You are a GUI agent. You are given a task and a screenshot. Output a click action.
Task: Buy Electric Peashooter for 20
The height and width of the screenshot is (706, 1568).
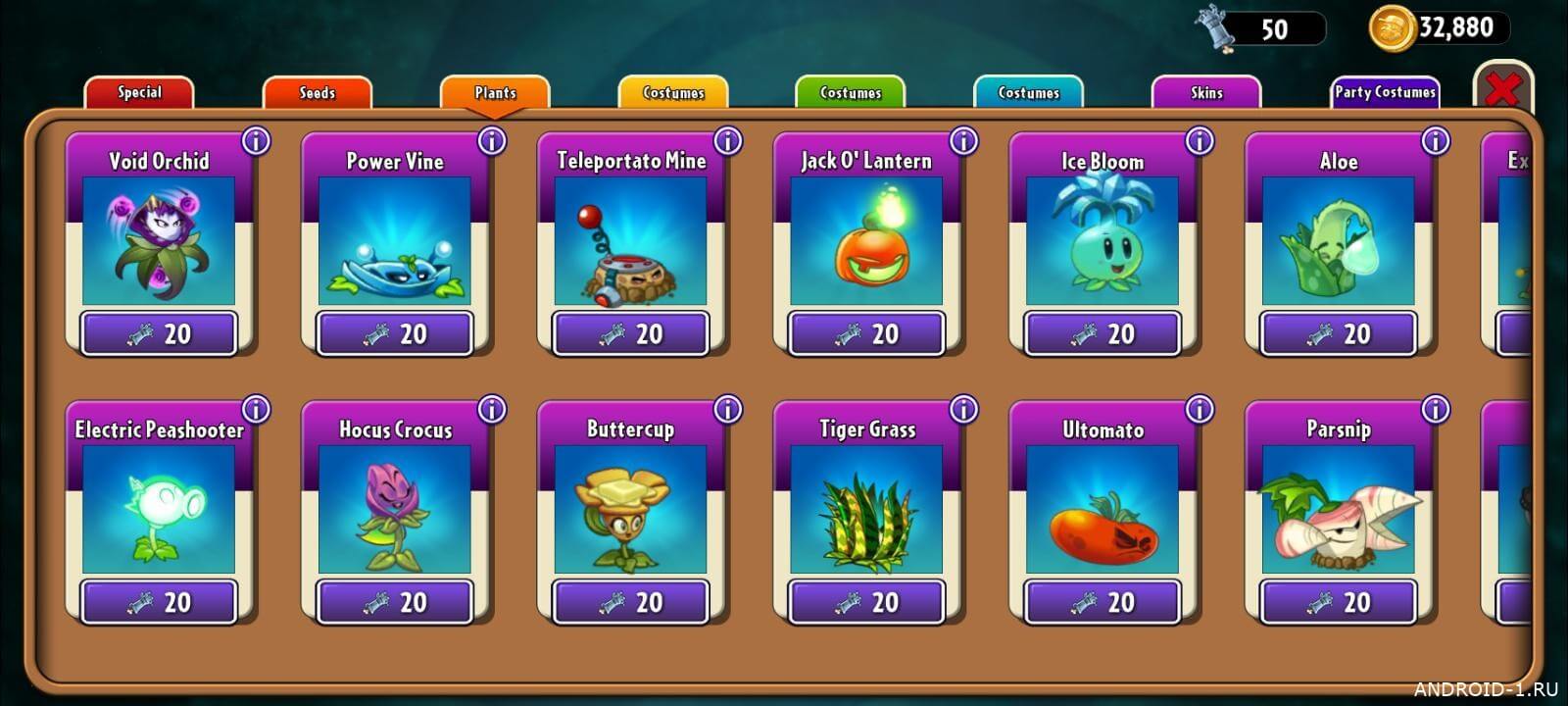(160, 602)
